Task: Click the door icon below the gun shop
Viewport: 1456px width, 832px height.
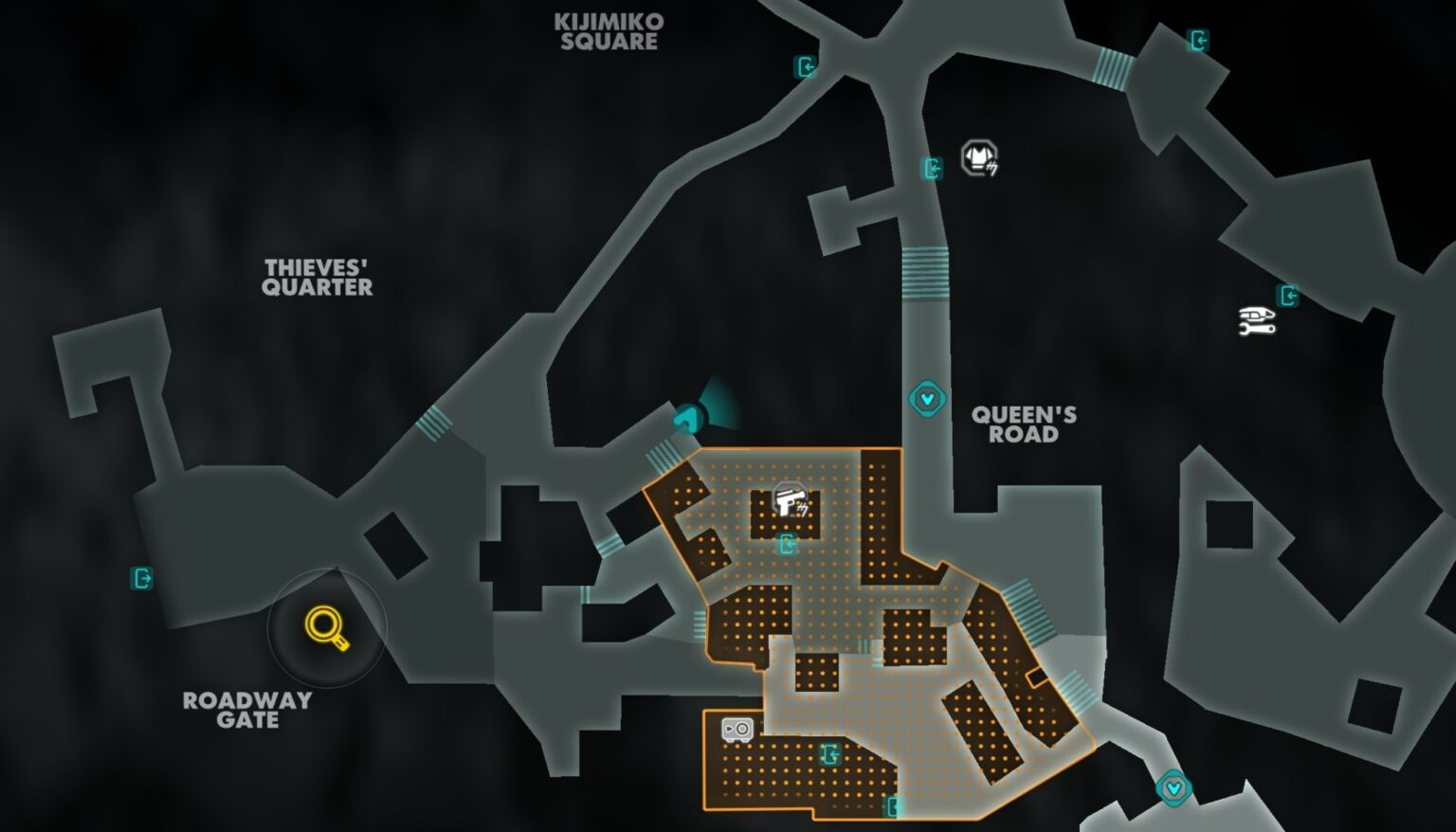Action: tap(788, 542)
